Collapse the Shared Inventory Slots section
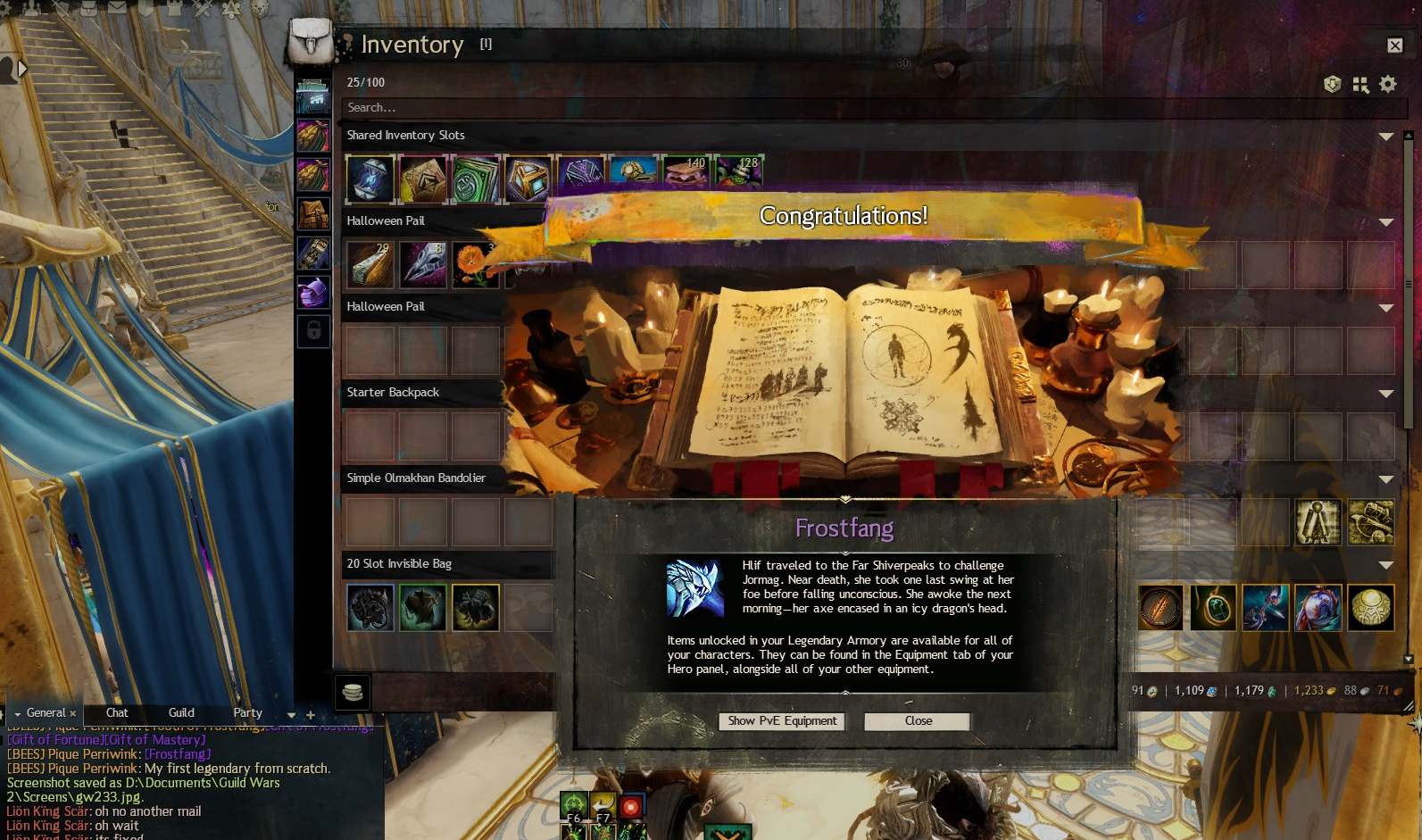1422x840 pixels. click(x=1385, y=137)
